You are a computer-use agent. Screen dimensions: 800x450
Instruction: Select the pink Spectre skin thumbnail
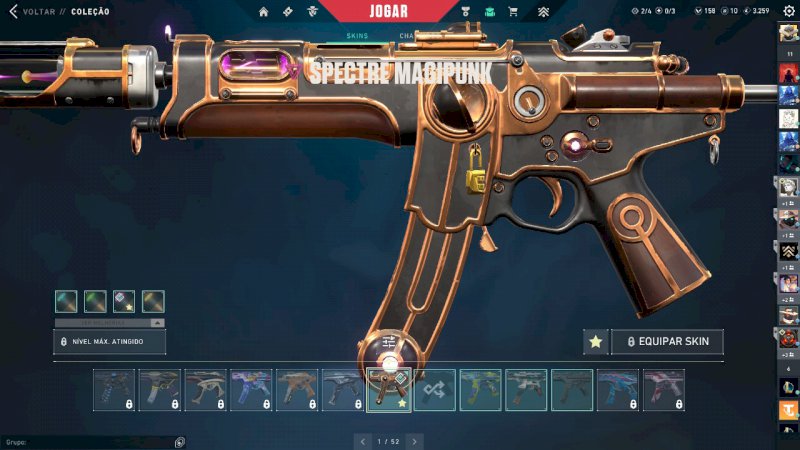pyautogui.click(x=664, y=390)
